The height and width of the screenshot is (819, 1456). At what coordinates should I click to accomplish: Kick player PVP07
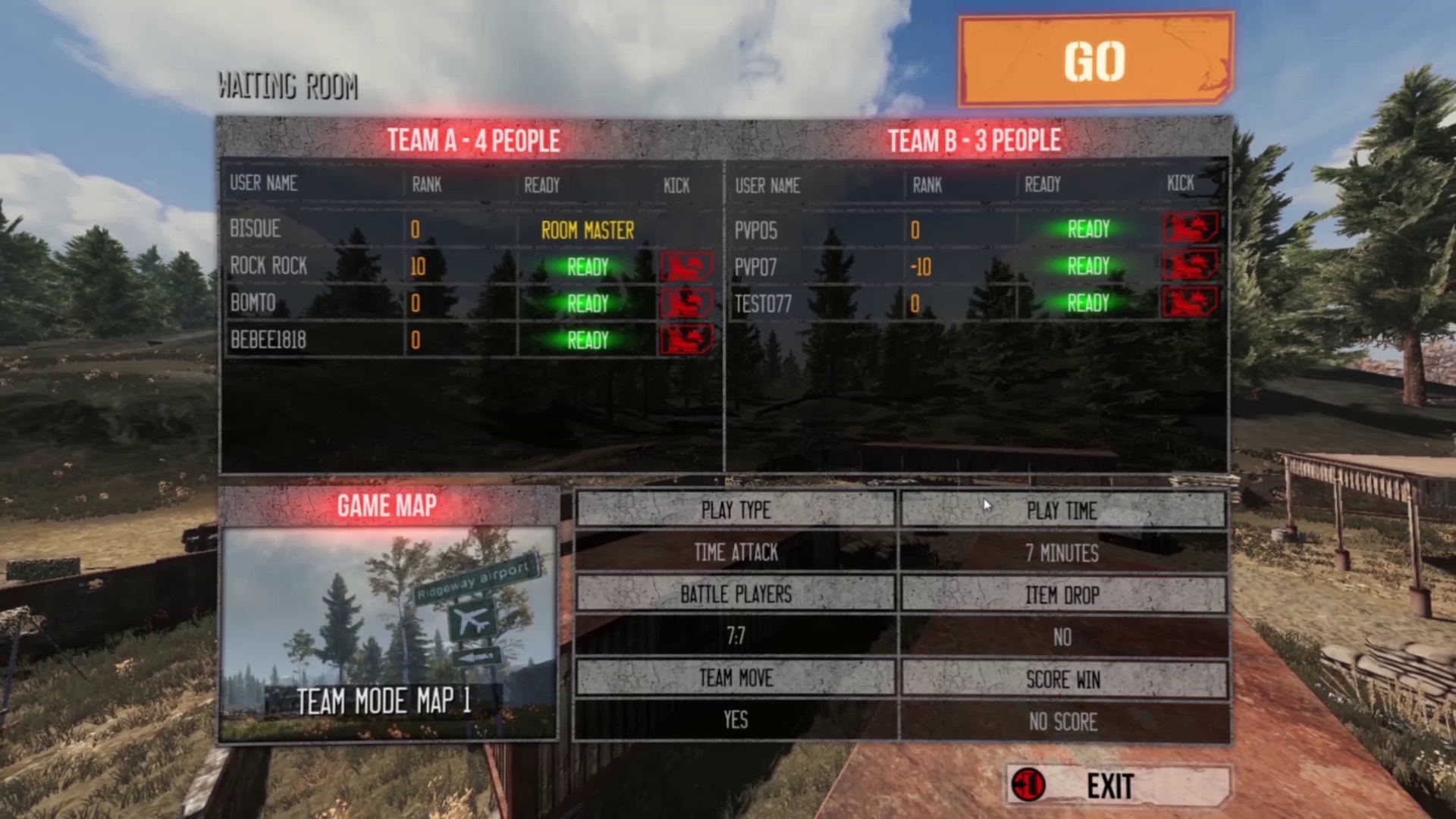click(1190, 265)
